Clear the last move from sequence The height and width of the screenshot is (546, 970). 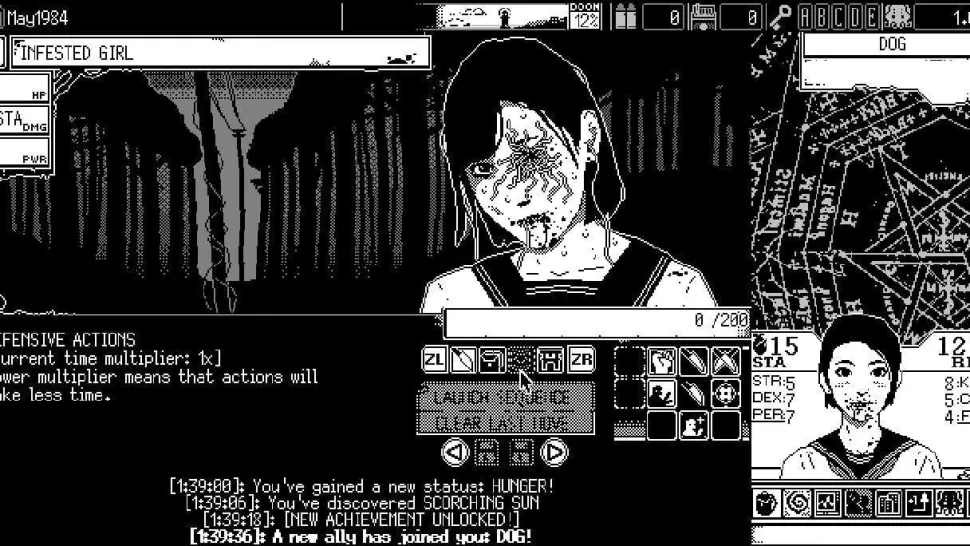[505, 422]
